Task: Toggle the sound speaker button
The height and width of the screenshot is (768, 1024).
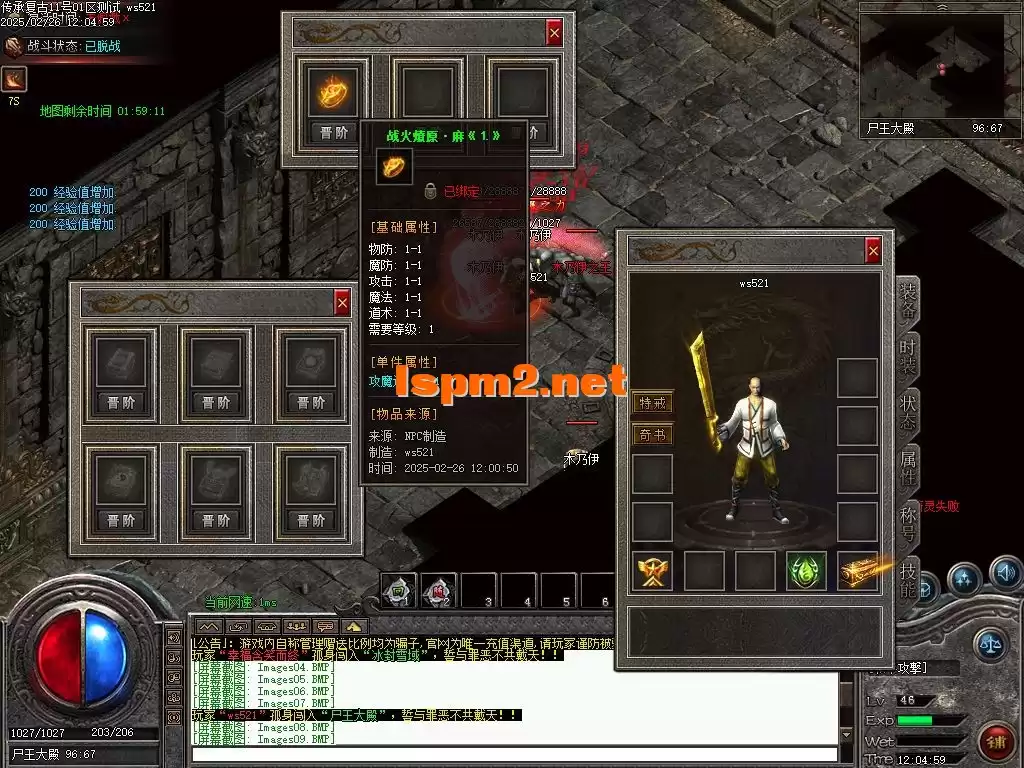Action: 1005,573
